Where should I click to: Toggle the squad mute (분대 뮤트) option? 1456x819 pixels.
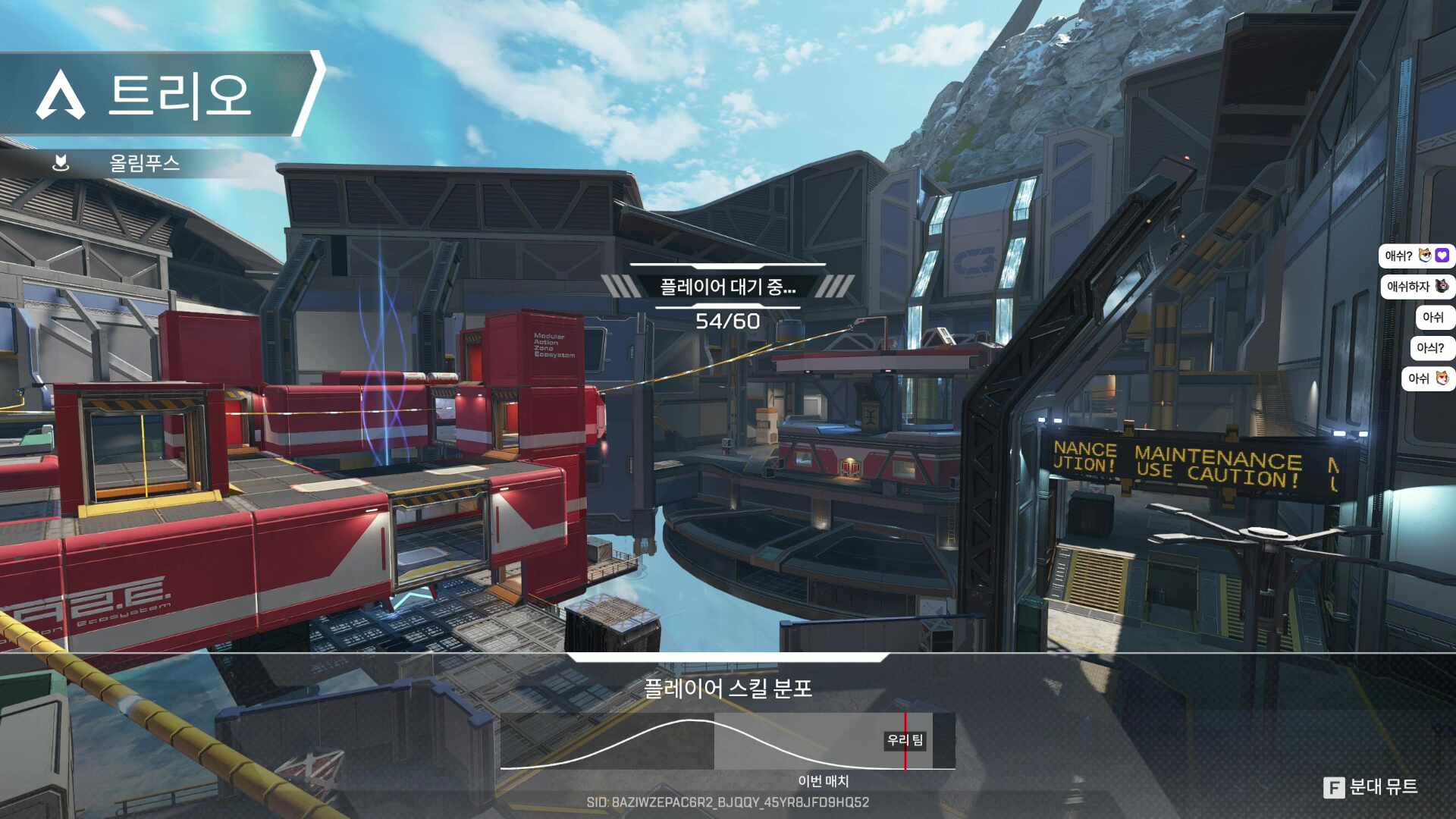(1371, 787)
